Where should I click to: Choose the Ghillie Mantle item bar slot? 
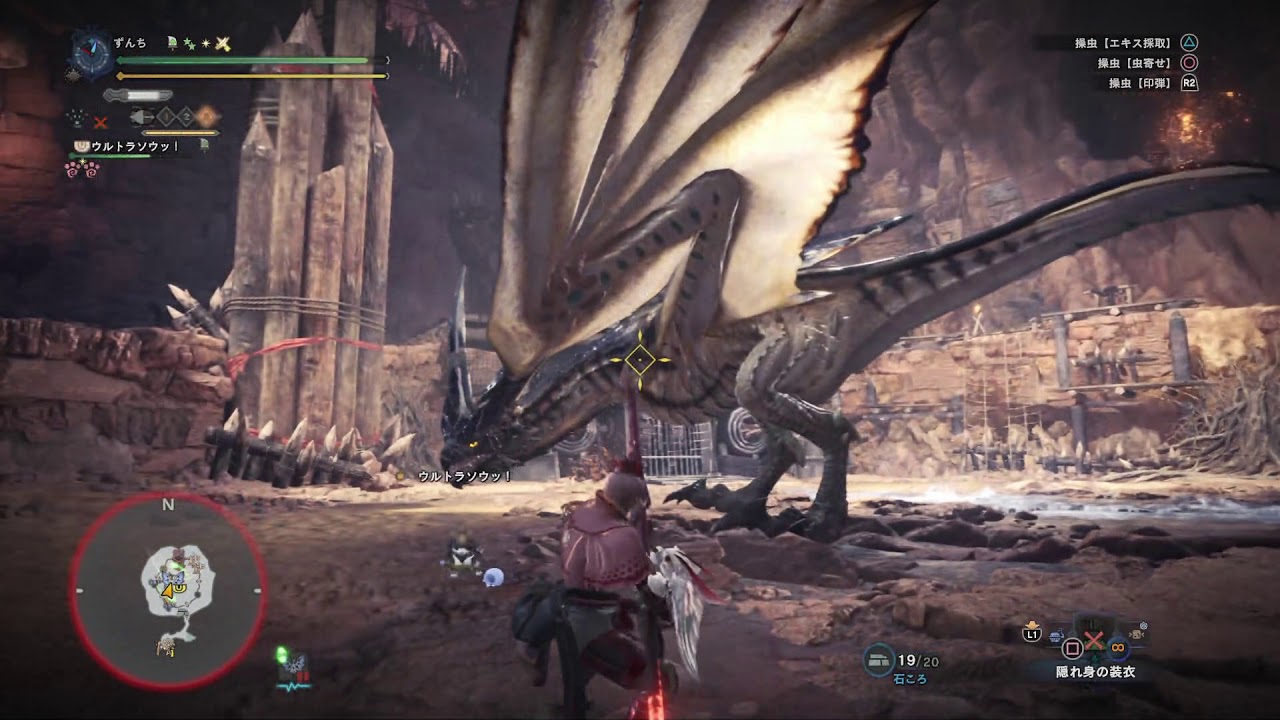pyautogui.click(x=1092, y=641)
